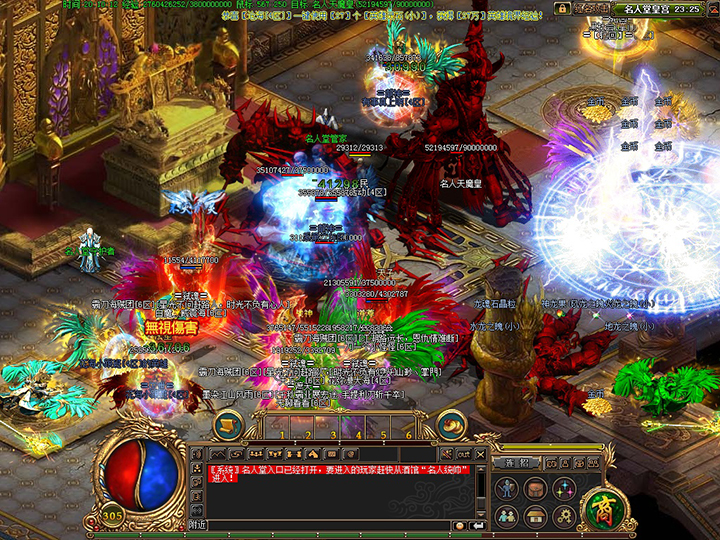720x540 pixels.
Task: Open the sparkling stars skills icon
Action: tap(563, 489)
